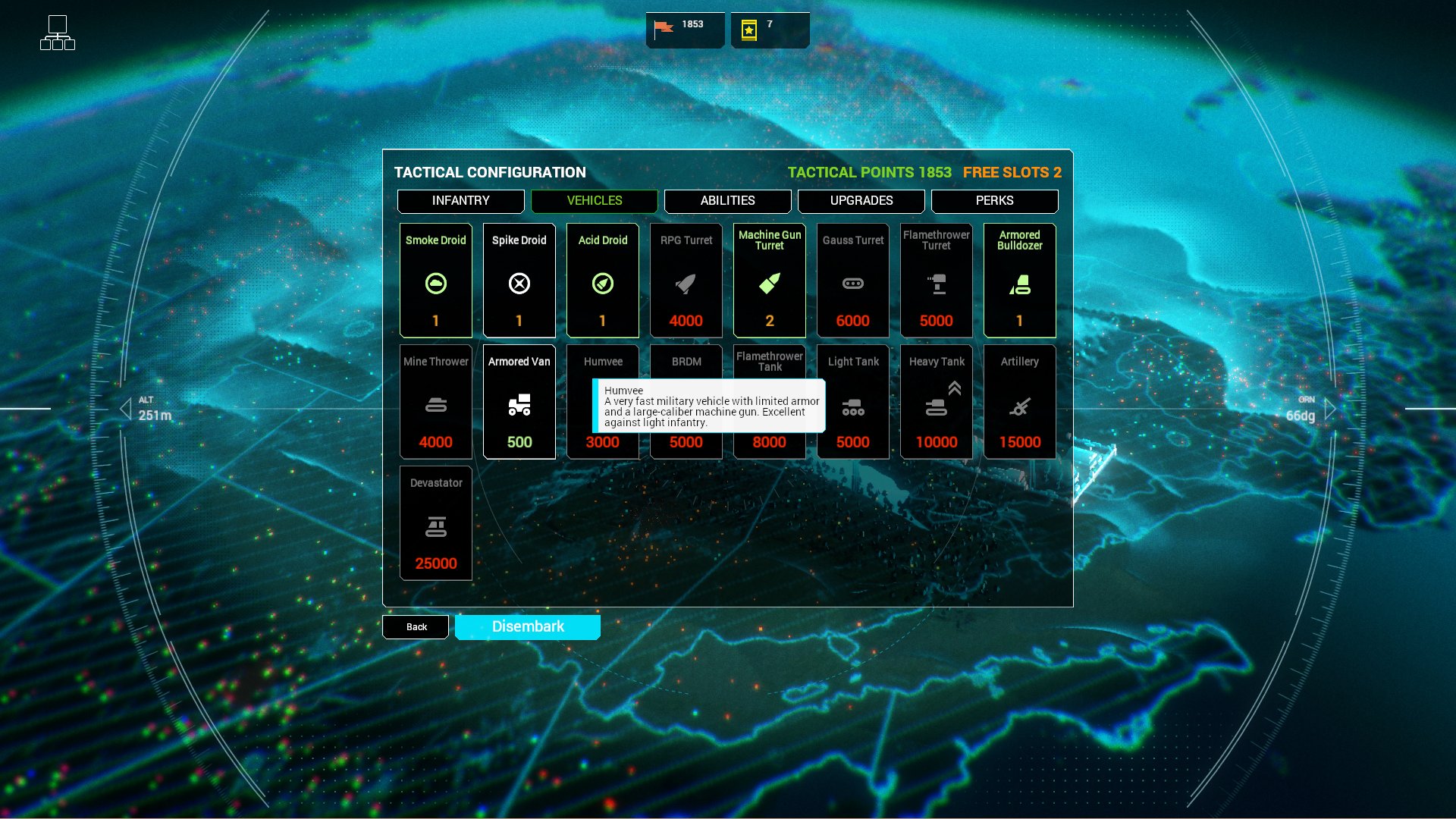Pick the Armored Bulldozer card
1456x819 pixels.
1020,281
